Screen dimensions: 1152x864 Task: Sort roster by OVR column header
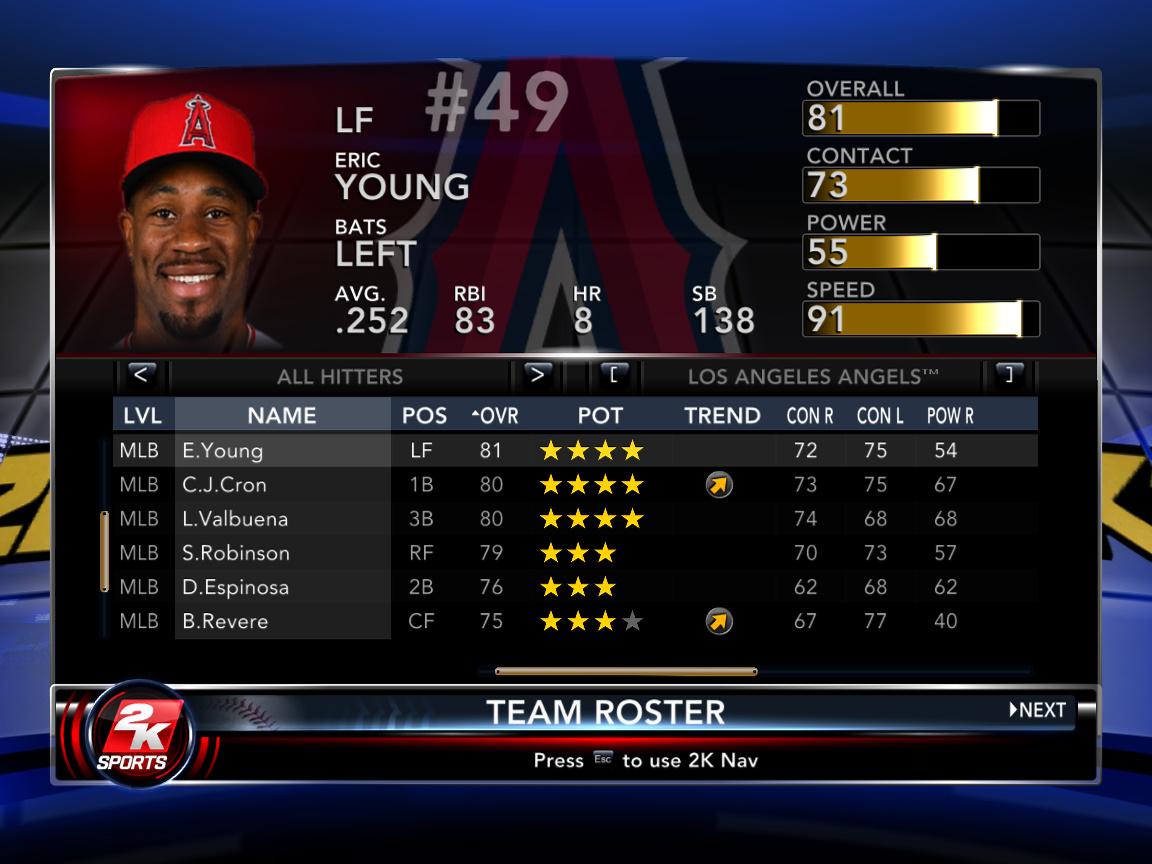[495, 415]
